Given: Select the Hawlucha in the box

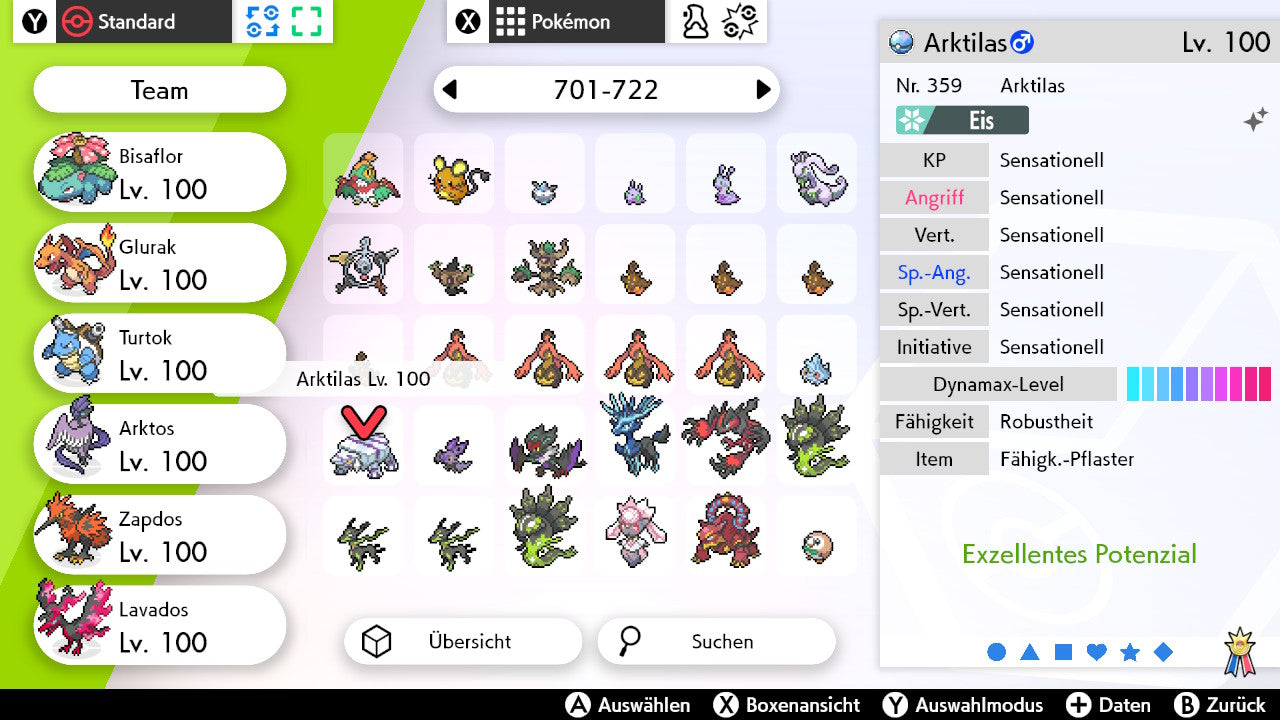Looking at the screenshot, I should coord(363,176).
